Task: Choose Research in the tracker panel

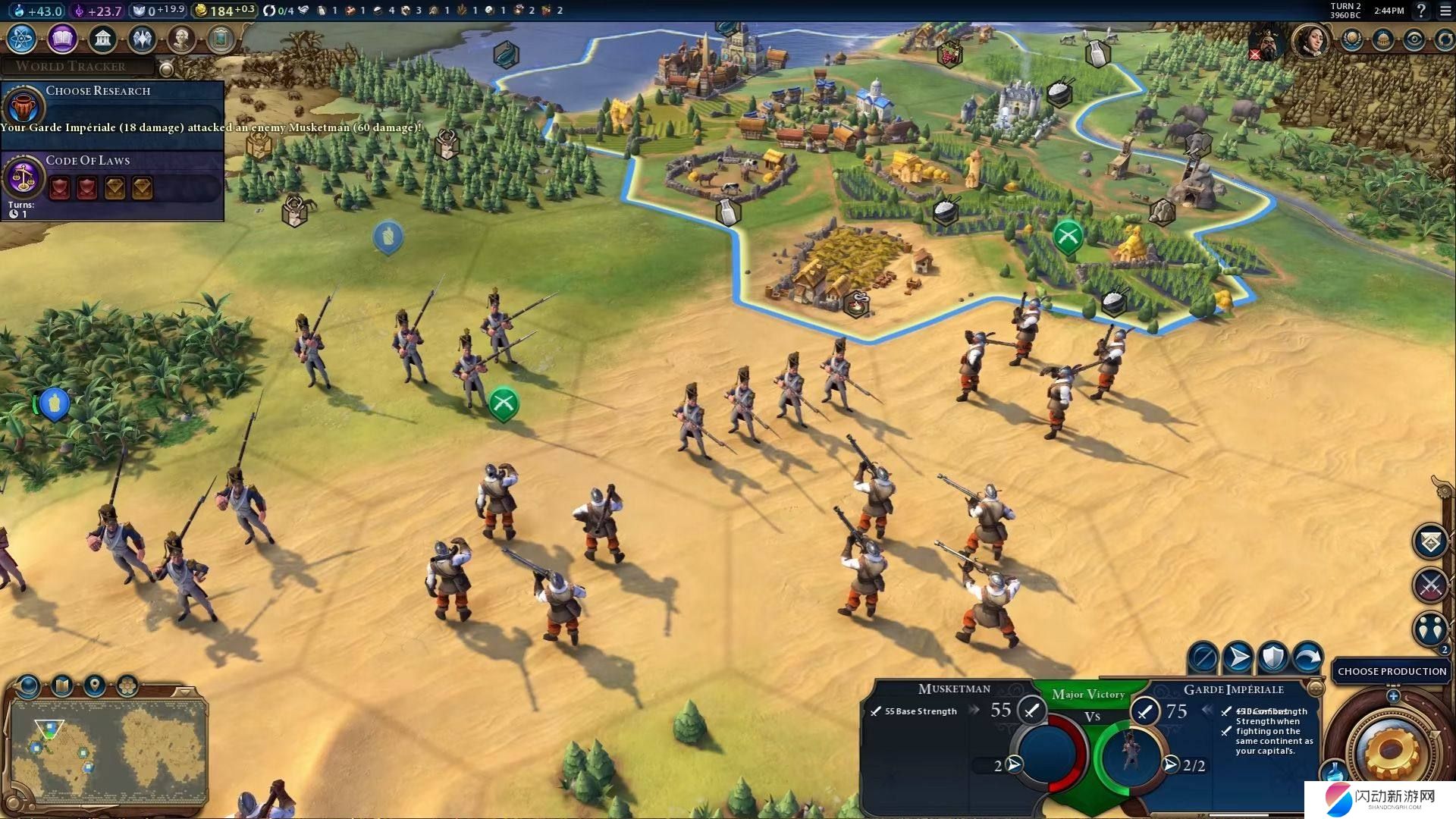Action: 98,91
